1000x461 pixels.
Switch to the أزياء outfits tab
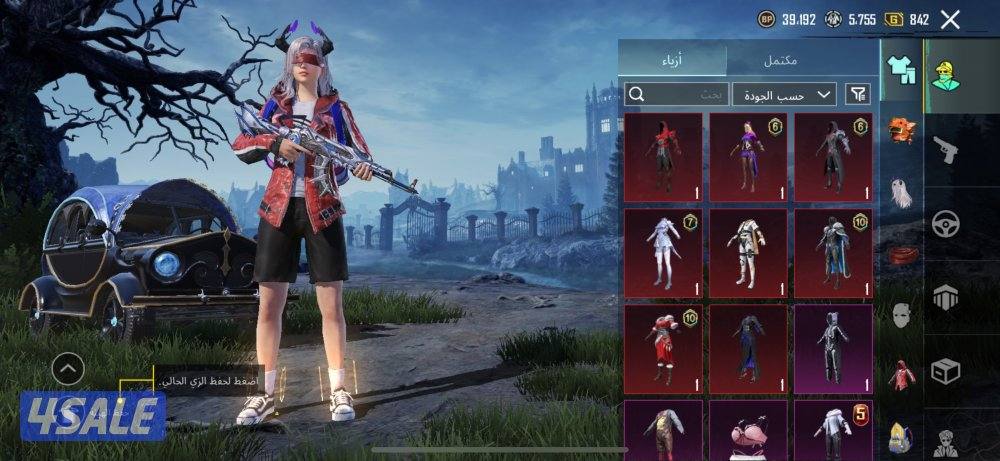(x=672, y=60)
